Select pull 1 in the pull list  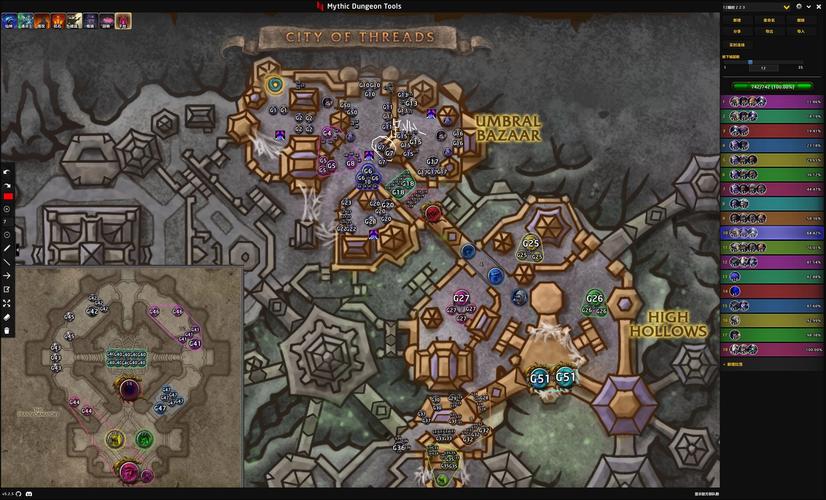click(771, 102)
